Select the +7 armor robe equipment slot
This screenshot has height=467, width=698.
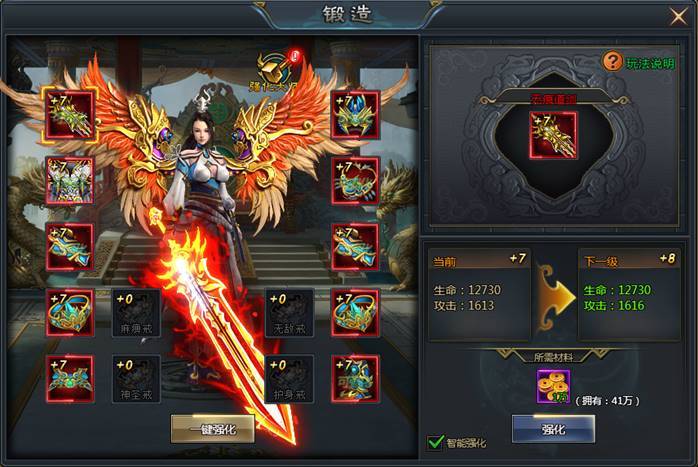tap(70, 180)
